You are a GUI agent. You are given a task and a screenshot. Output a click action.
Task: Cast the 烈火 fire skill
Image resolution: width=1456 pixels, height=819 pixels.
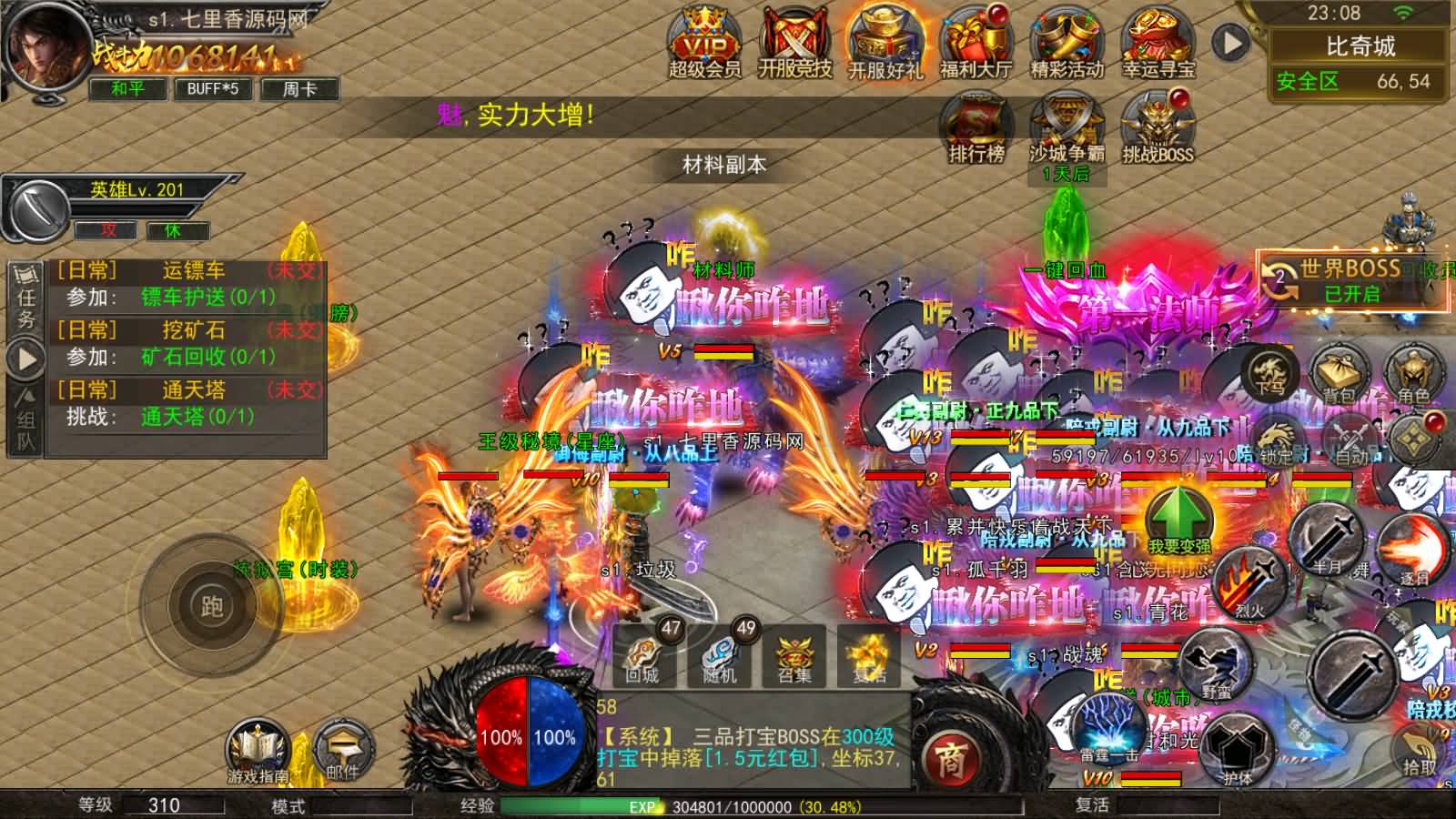(x=1249, y=582)
